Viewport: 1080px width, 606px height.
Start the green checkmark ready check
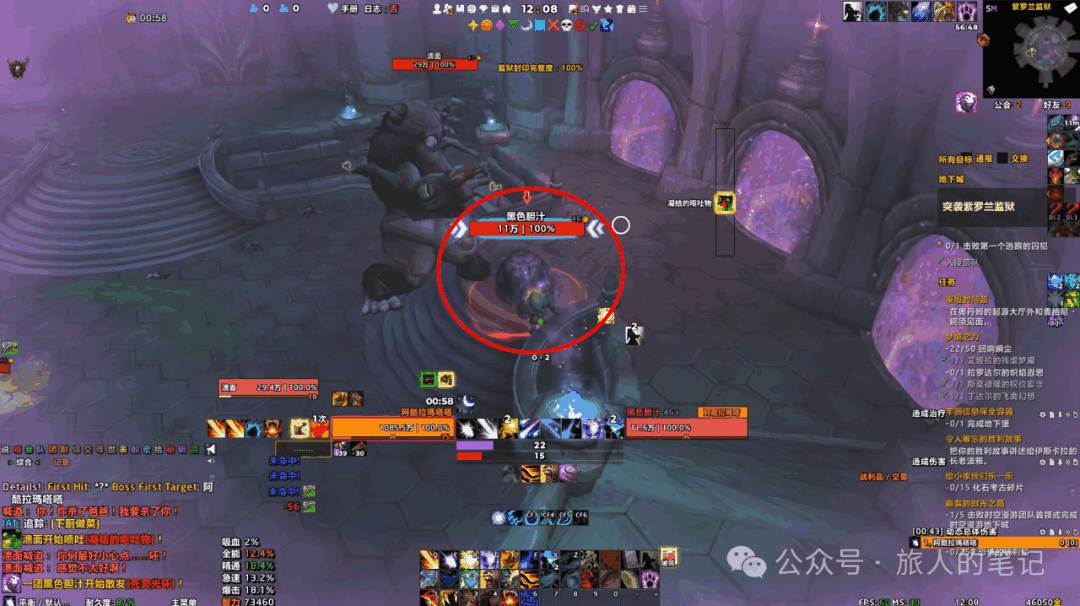592,25
